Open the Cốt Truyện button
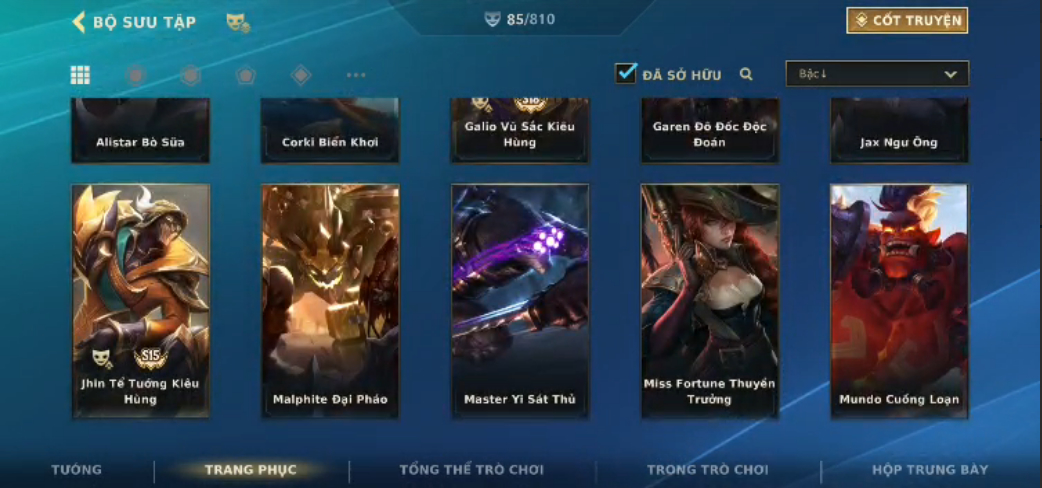This screenshot has height=488, width=1042. (907, 20)
